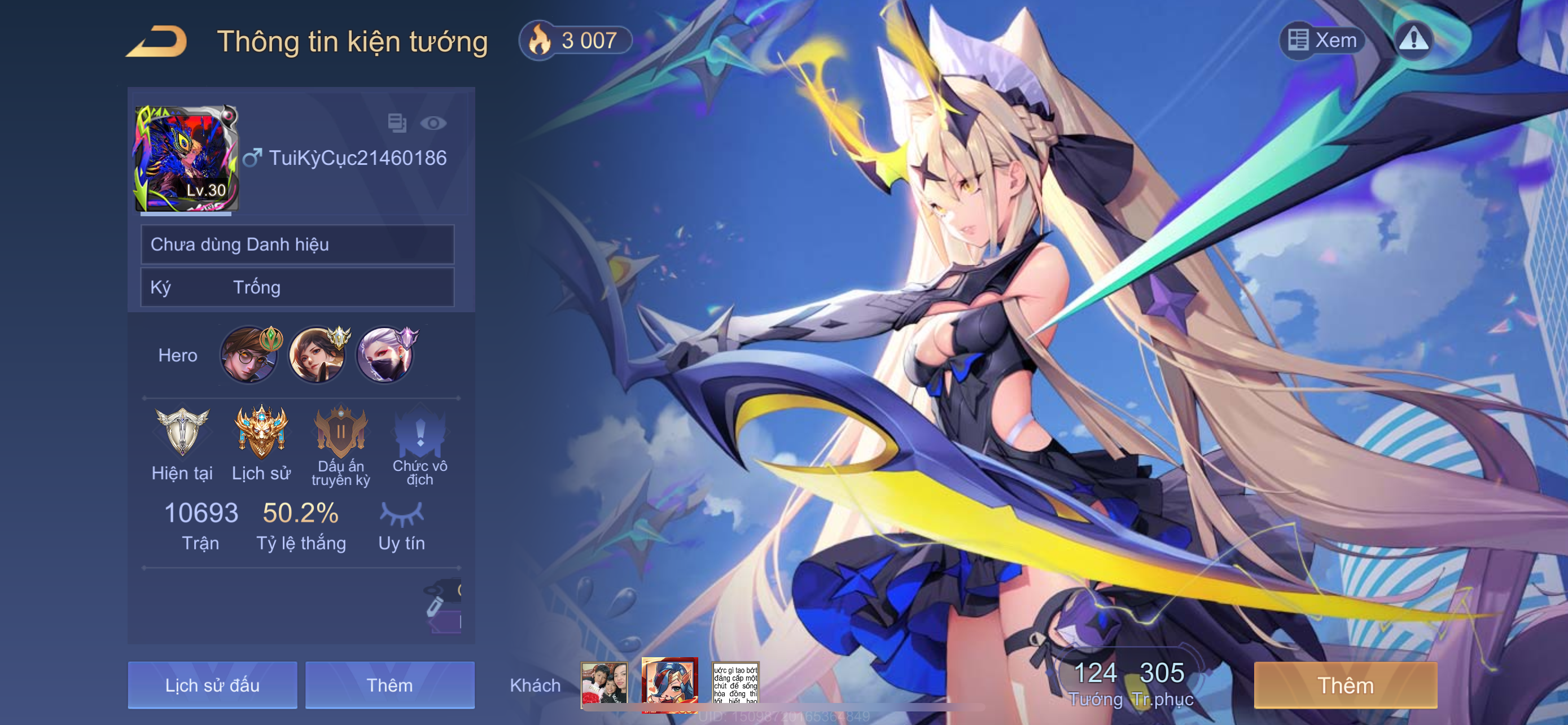Select the brown-haired female hero portrait
The image size is (1568, 725).
pos(317,355)
